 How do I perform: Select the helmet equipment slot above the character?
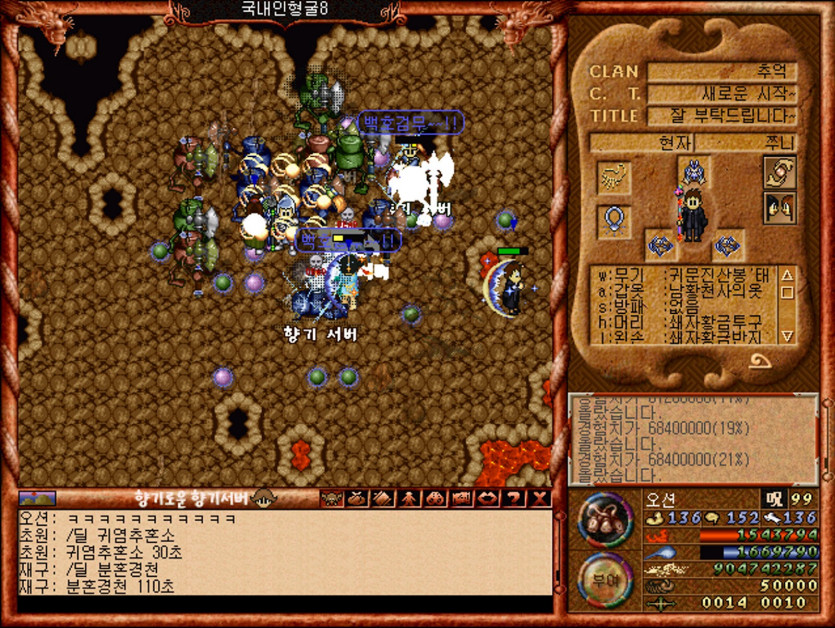click(x=692, y=173)
